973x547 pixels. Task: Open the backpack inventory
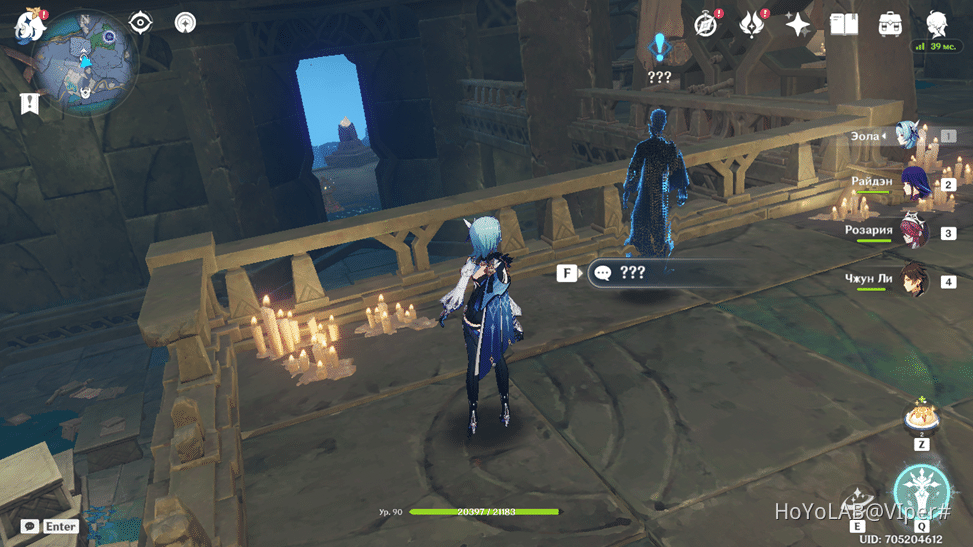click(890, 24)
